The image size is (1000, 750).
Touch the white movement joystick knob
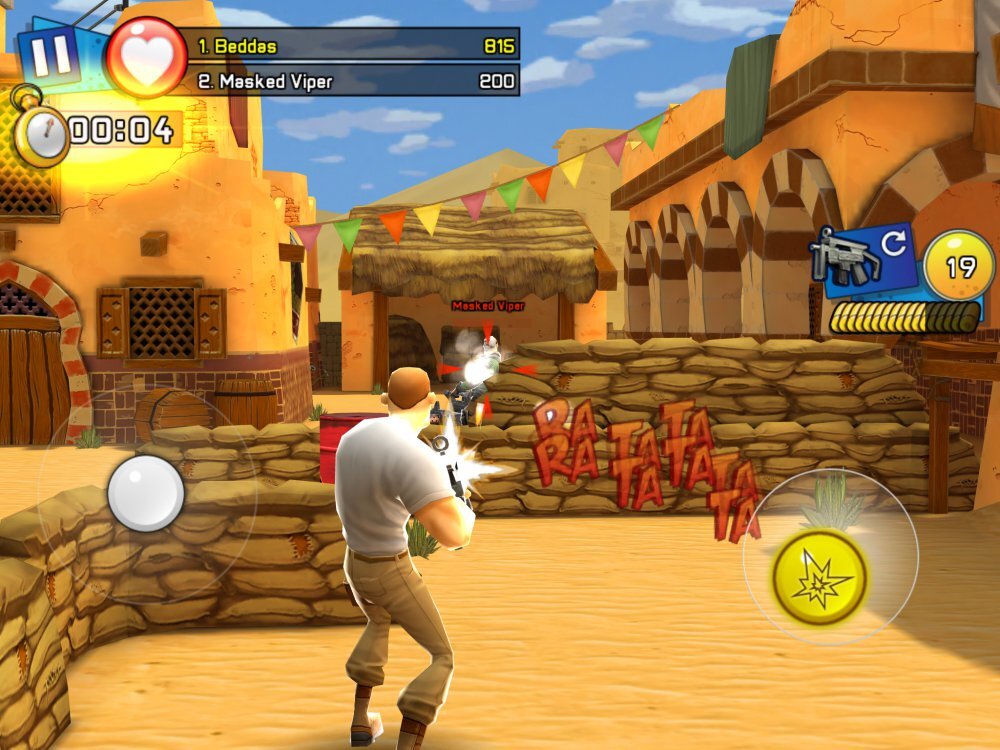click(146, 493)
